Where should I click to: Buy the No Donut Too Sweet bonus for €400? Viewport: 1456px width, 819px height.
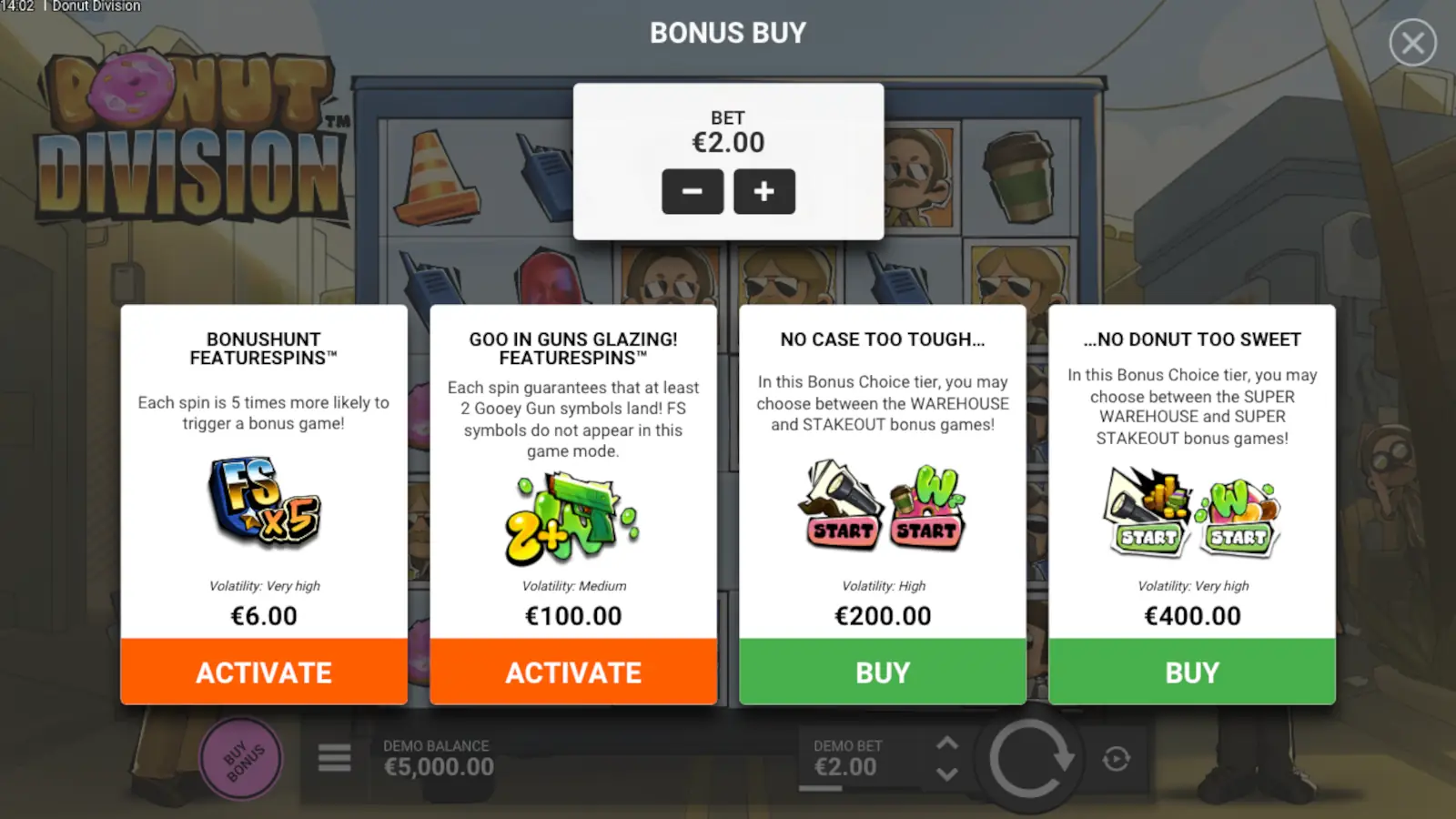[x=1191, y=672]
